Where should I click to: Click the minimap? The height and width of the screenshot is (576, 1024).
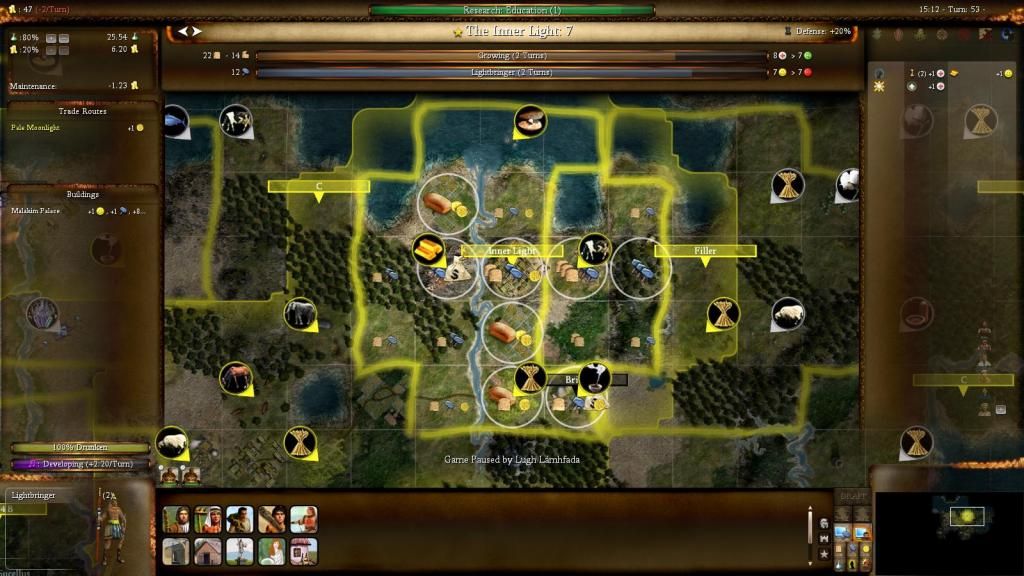945,520
